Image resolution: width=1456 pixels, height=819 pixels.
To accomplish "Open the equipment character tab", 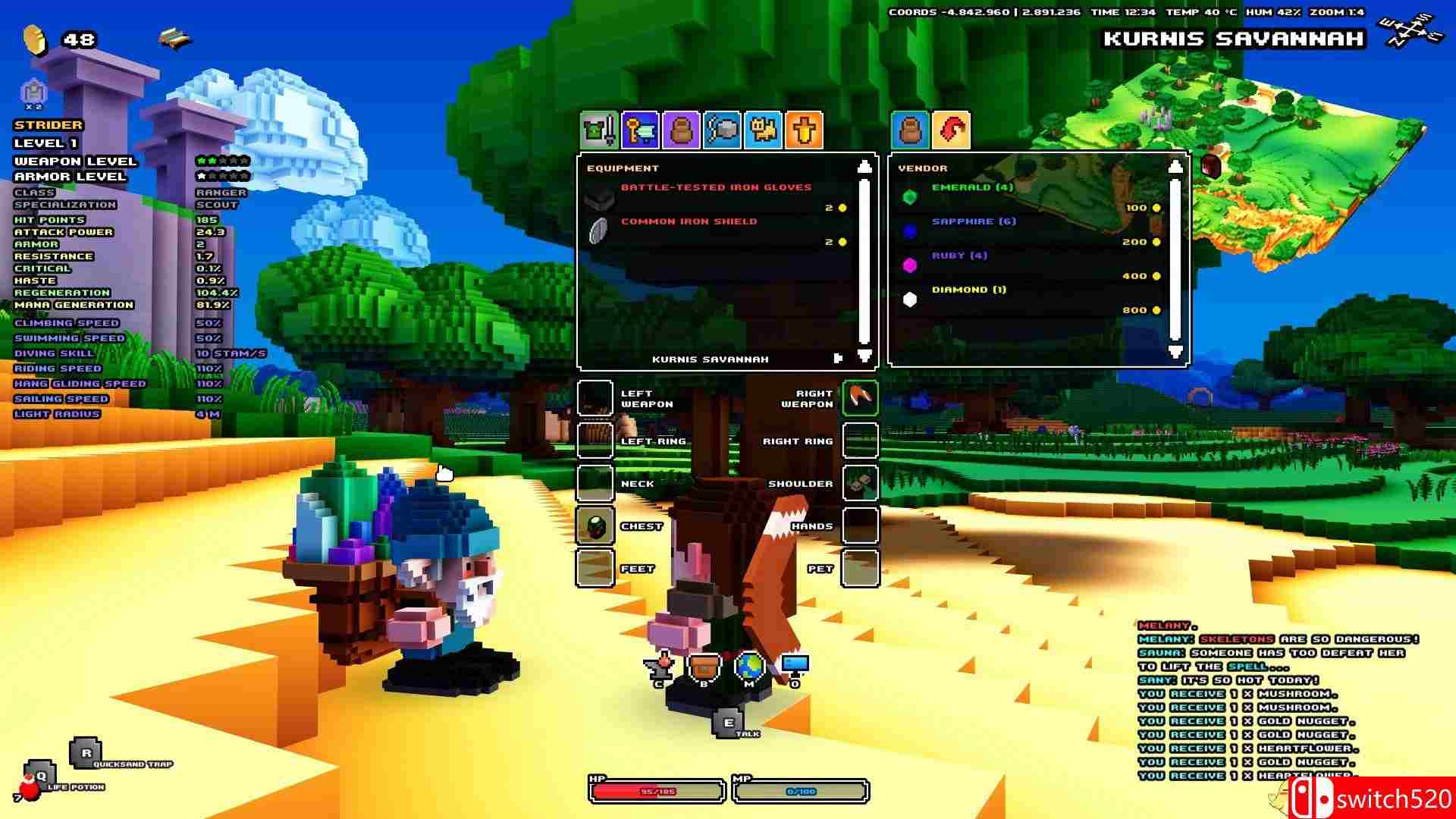I will 598,130.
